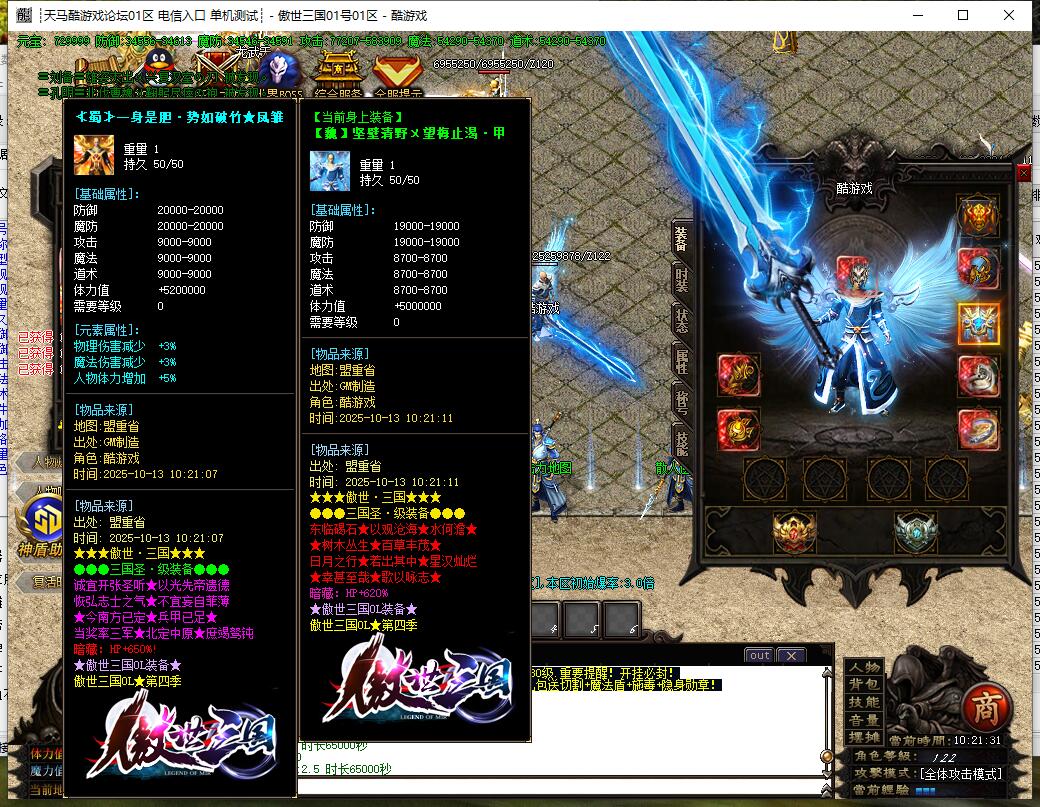Open the 音量 (volume) settings button
1040x807 pixels.
pyautogui.click(x=864, y=720)
